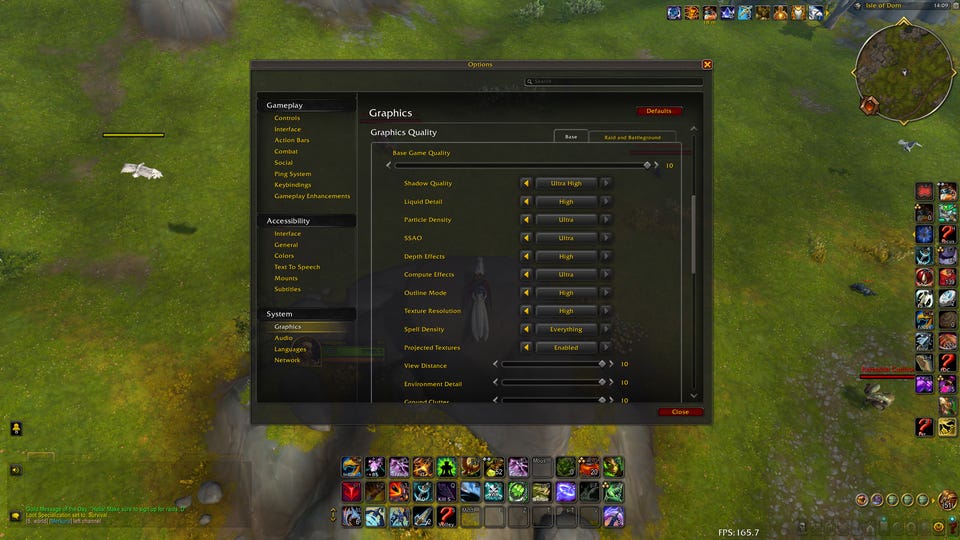Viewport: 960px width, 540px height.
Task: Adjust the View Distance slider
Action: [x=552, y=365]
